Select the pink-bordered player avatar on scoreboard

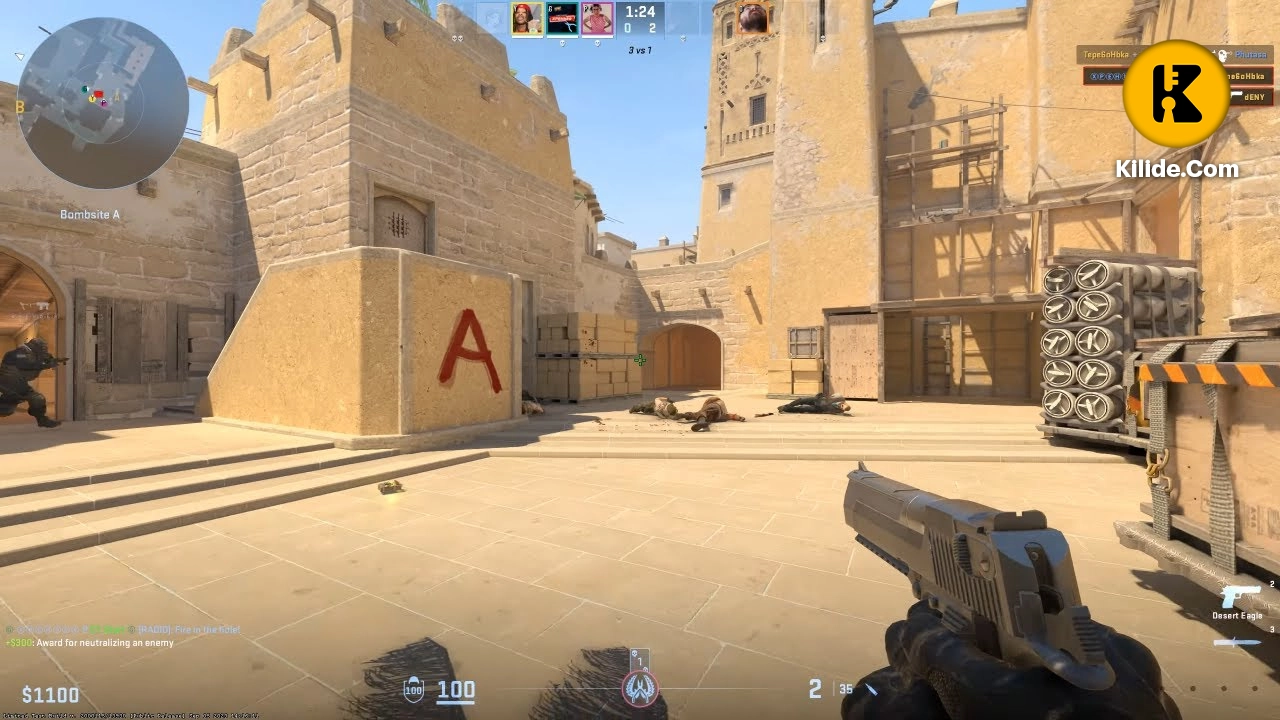coord(596,19)
